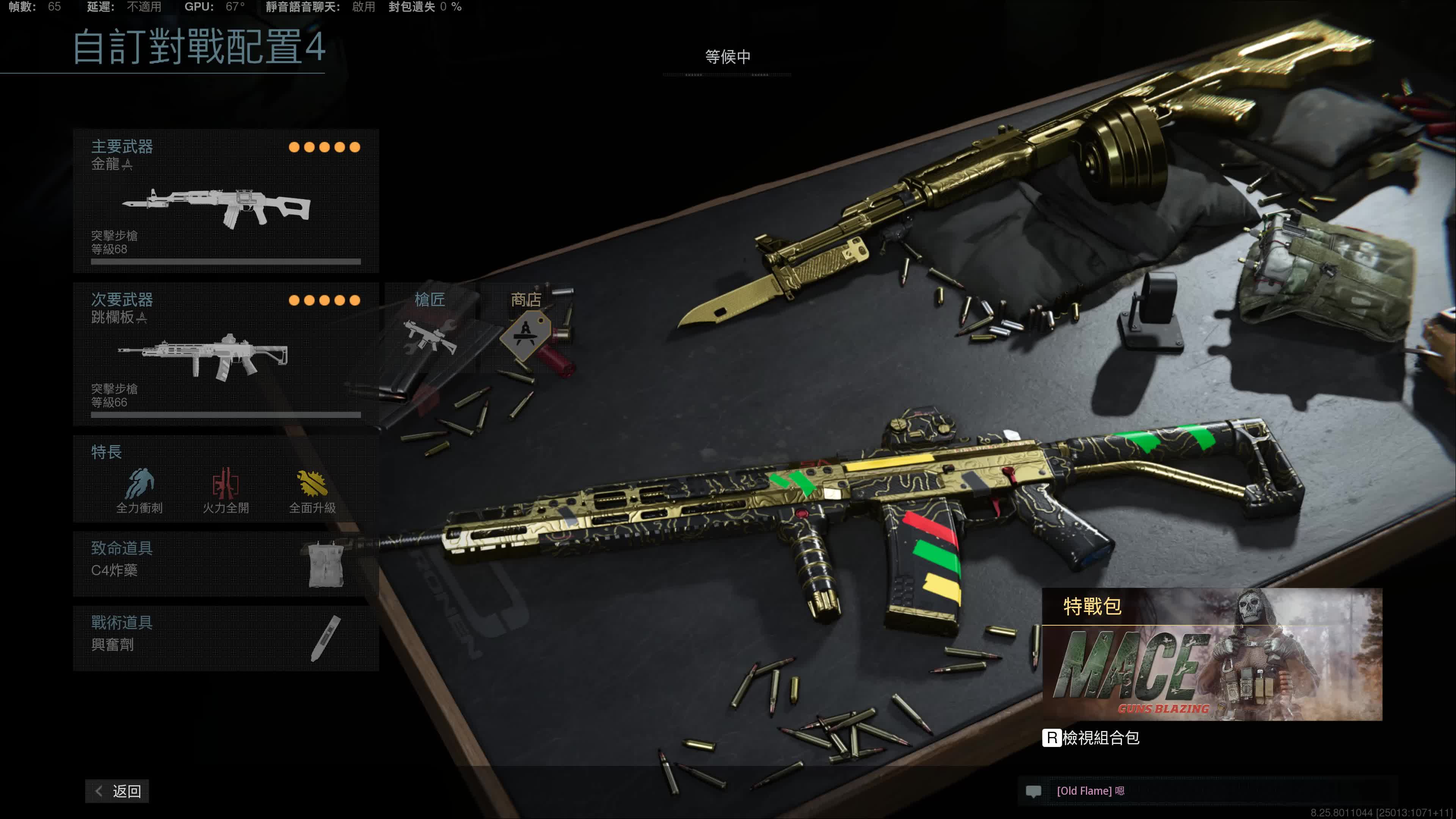Image resolution: width=1456 pixels, height=819 pixels.
Task: Open the 槍匠 gunsmith
Action: 431,328
